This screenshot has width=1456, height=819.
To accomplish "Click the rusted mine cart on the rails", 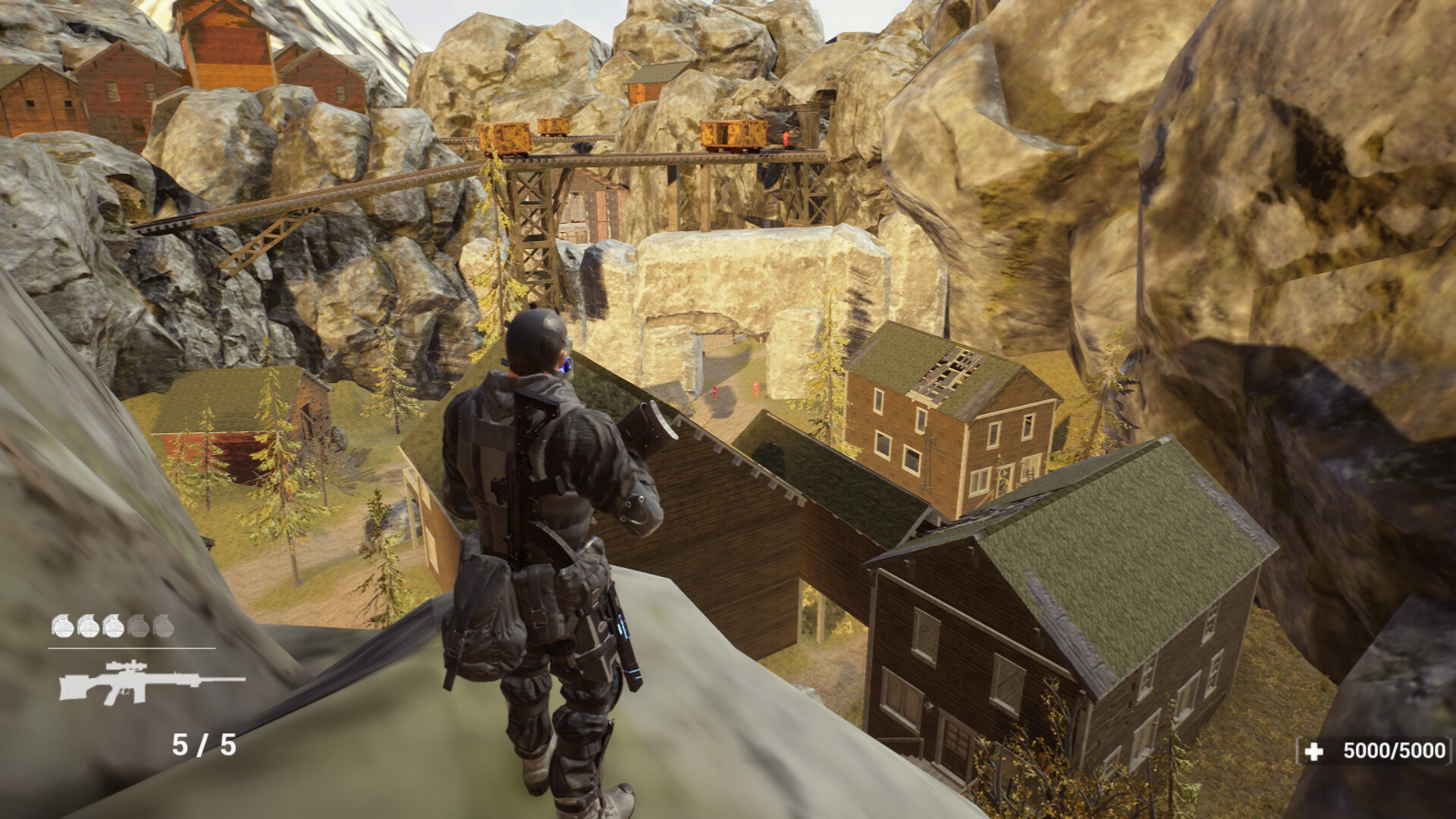I will point(732,135).
